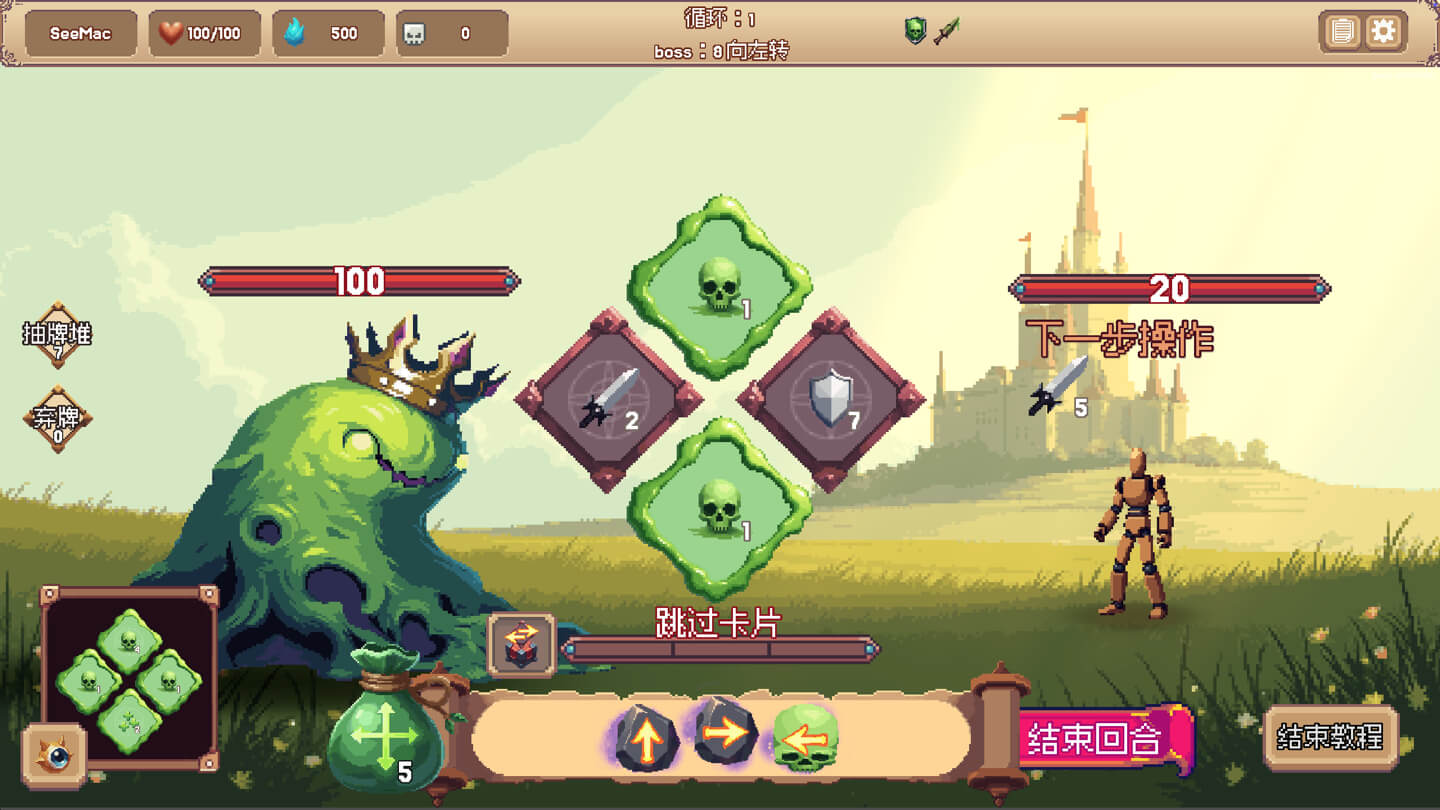Click the eye view button
Image resolution: width=1440 pixels, height=810 pixels.
tap(54, 756)
